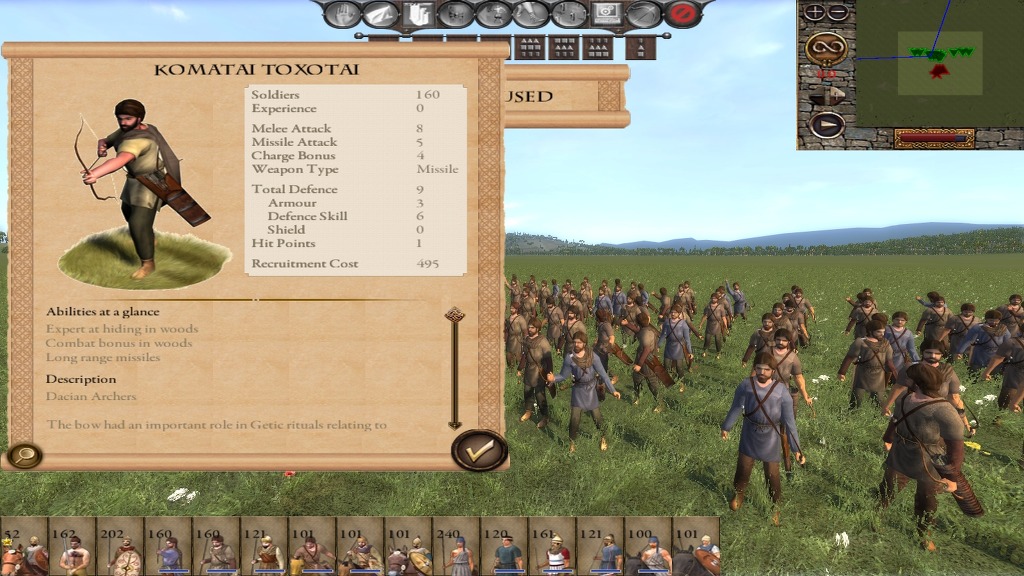
Task: Click the play arrow speed button
Action: (x=826, y=125)
